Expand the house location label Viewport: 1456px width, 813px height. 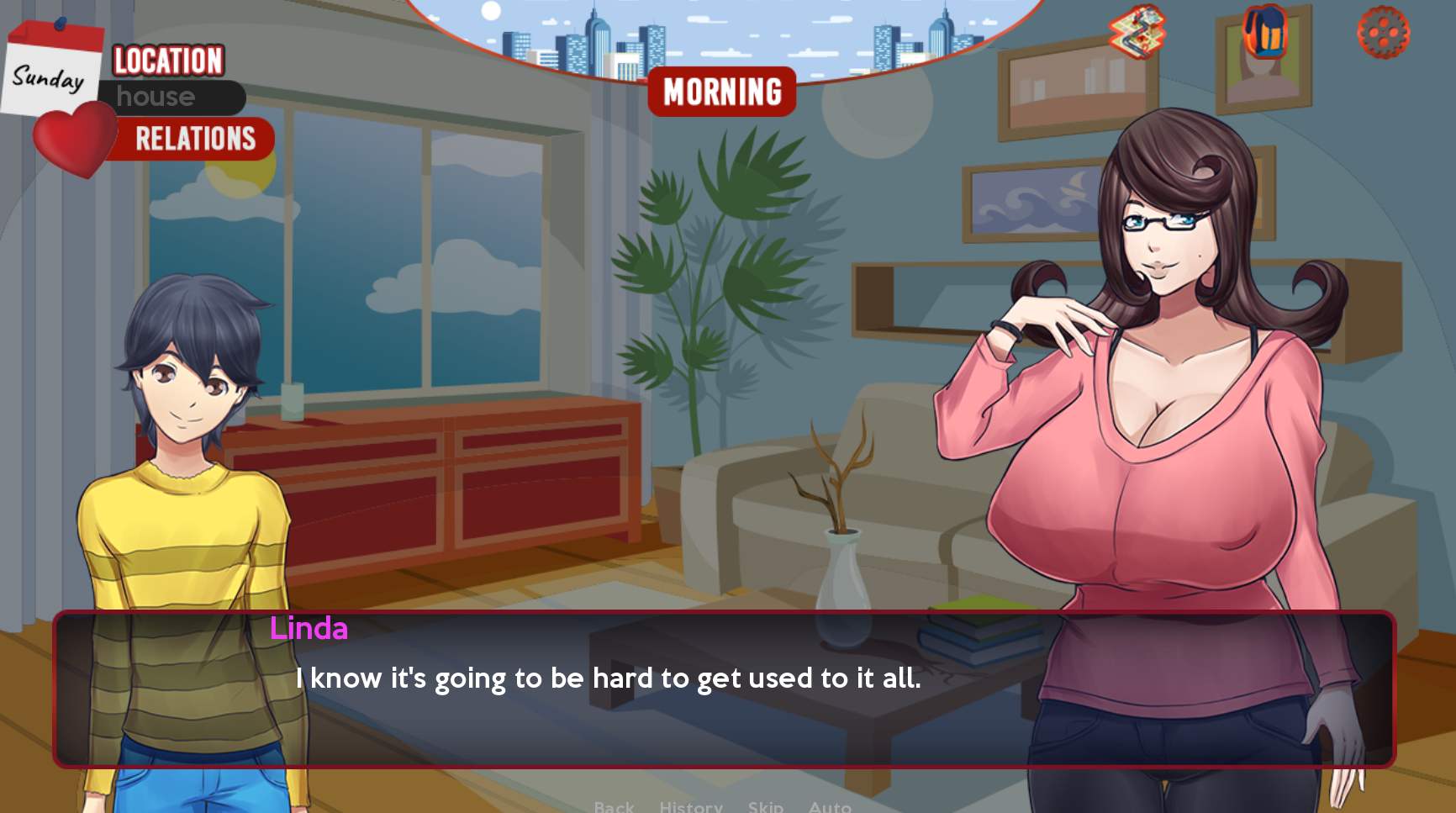coord(156,98)
